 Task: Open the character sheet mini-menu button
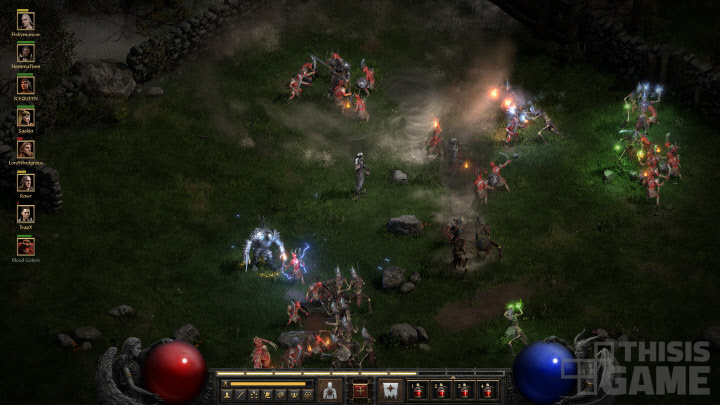click(x=227, y=395)
